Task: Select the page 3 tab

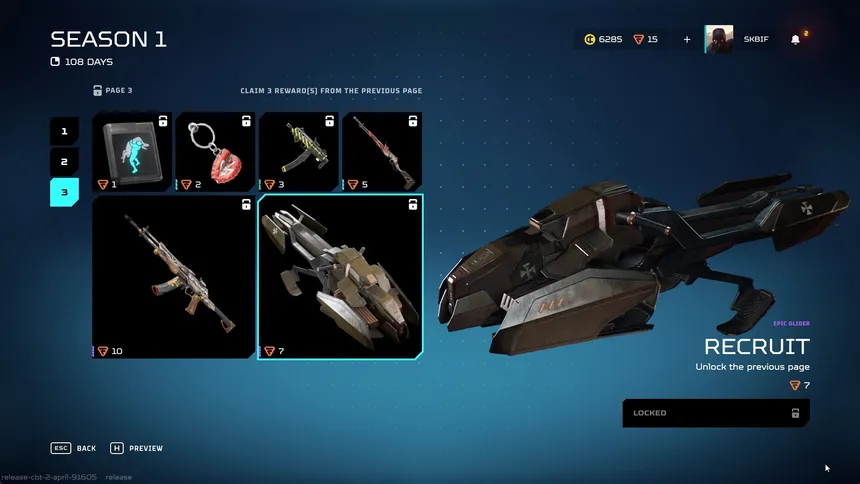Action: (64, 192)
